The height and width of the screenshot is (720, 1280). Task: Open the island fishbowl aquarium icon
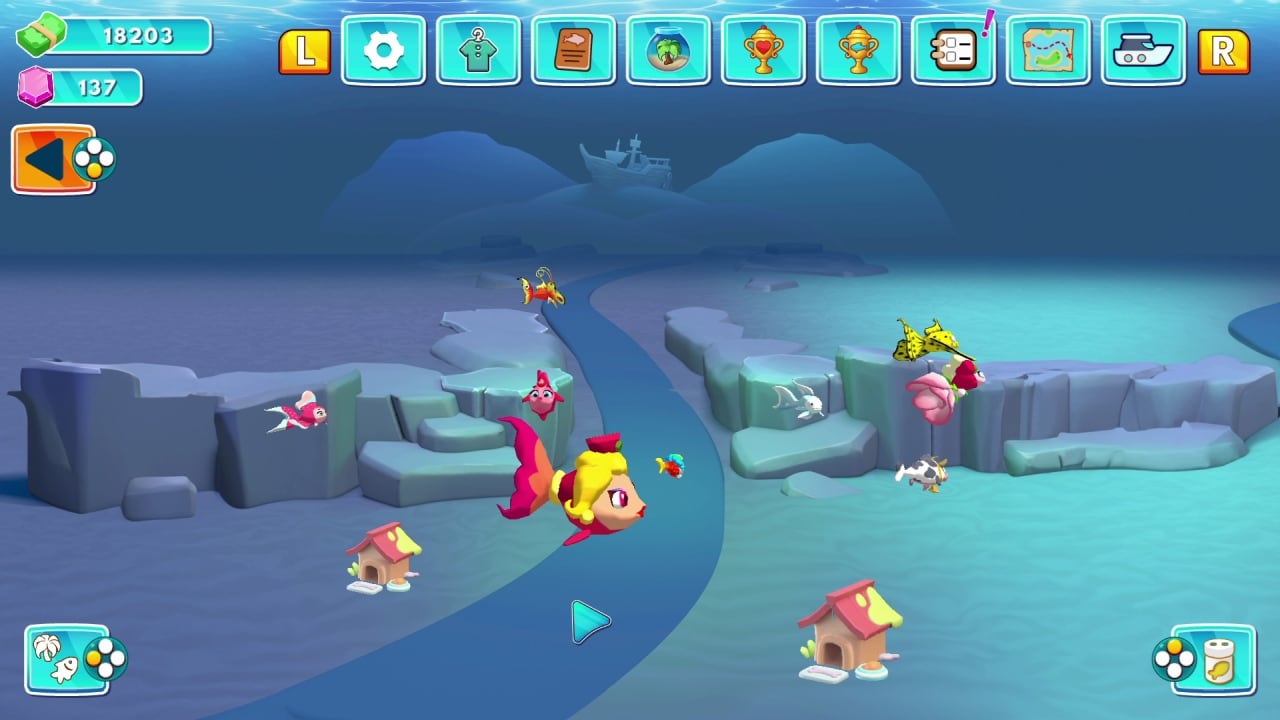point(668,51)
